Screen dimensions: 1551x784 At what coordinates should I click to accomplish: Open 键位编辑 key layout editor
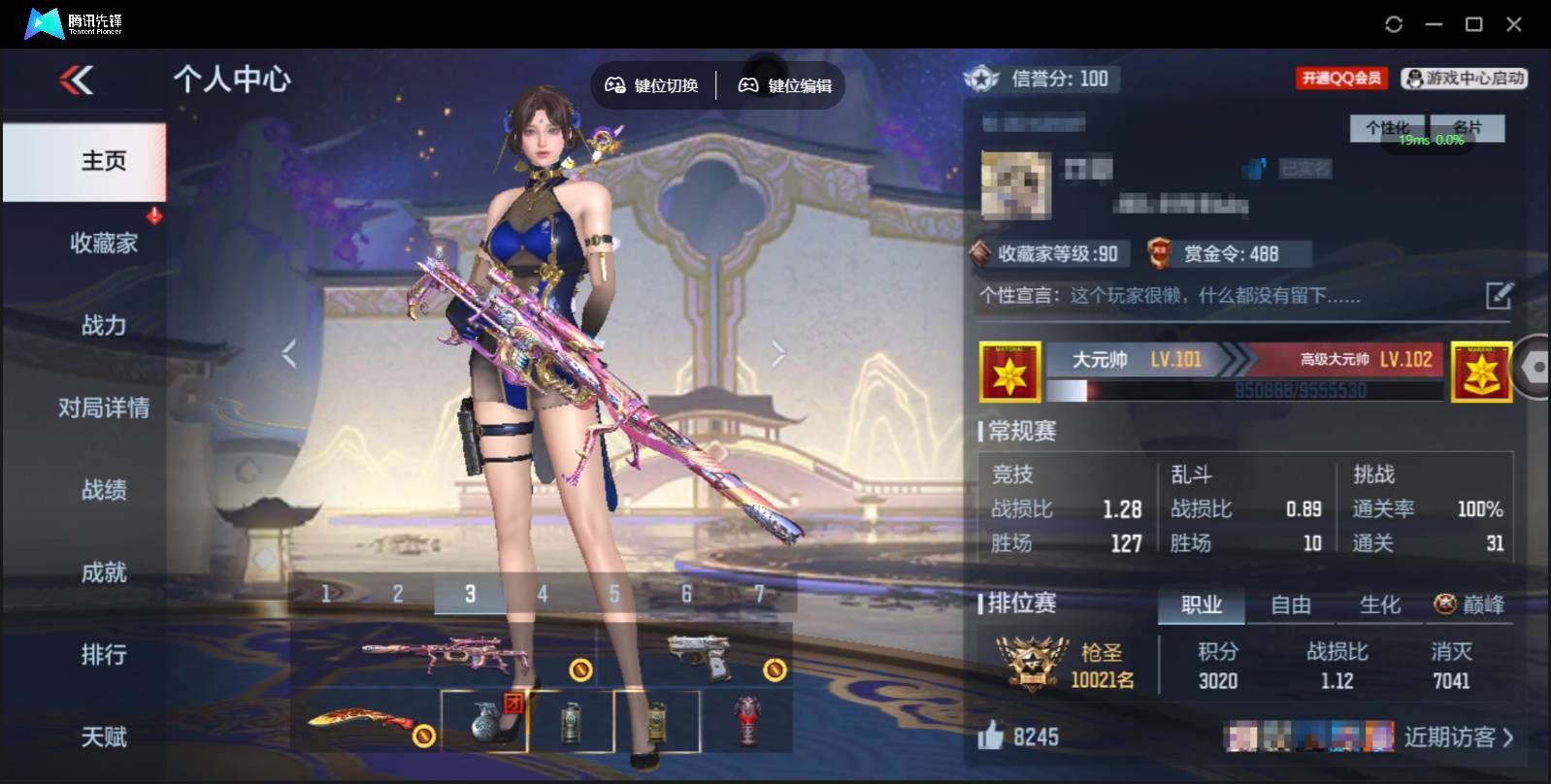[x=785, y=85]
